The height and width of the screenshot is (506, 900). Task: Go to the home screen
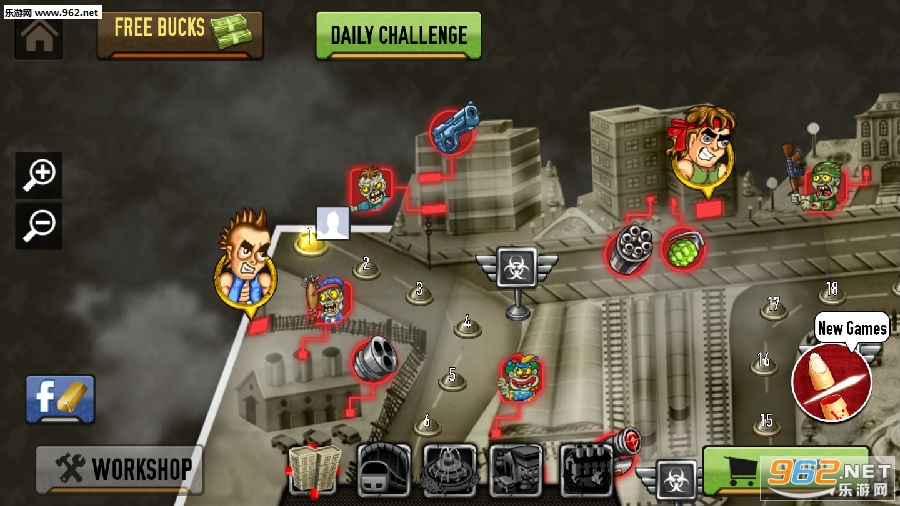(38, 37)
